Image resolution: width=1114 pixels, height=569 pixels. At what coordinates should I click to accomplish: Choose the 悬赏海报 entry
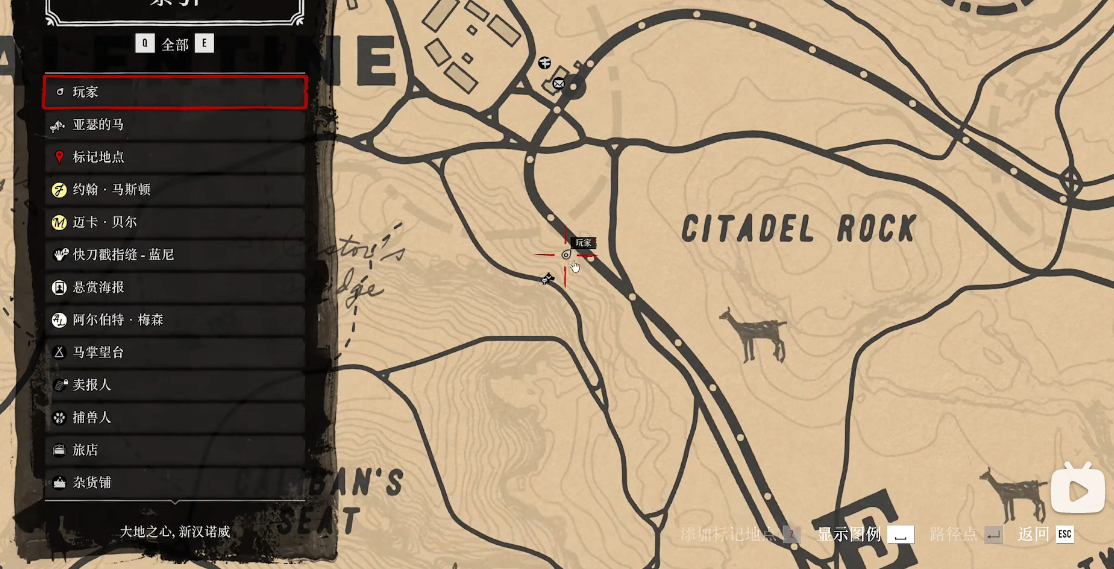pos(175,287)
